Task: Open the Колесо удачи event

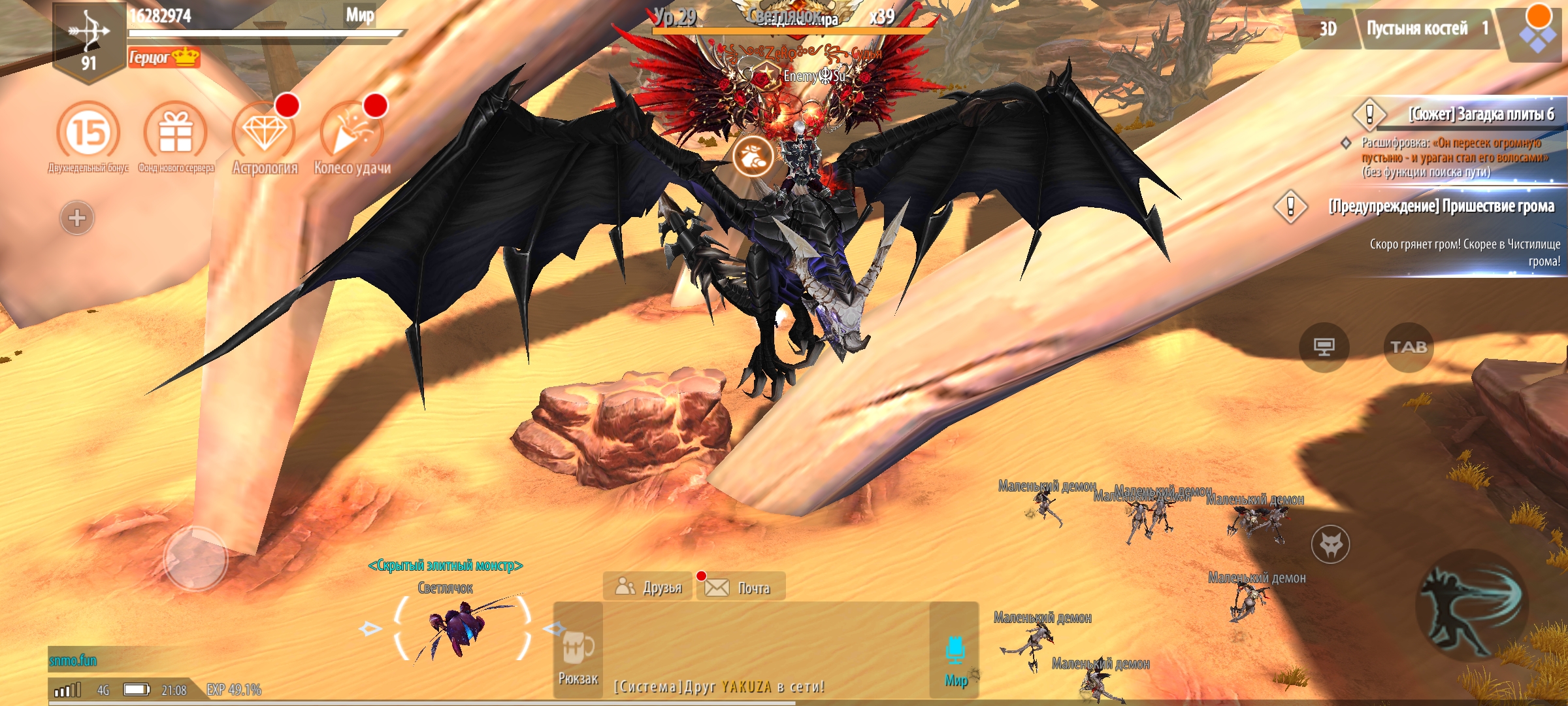Action: click(x=351, y=133)
